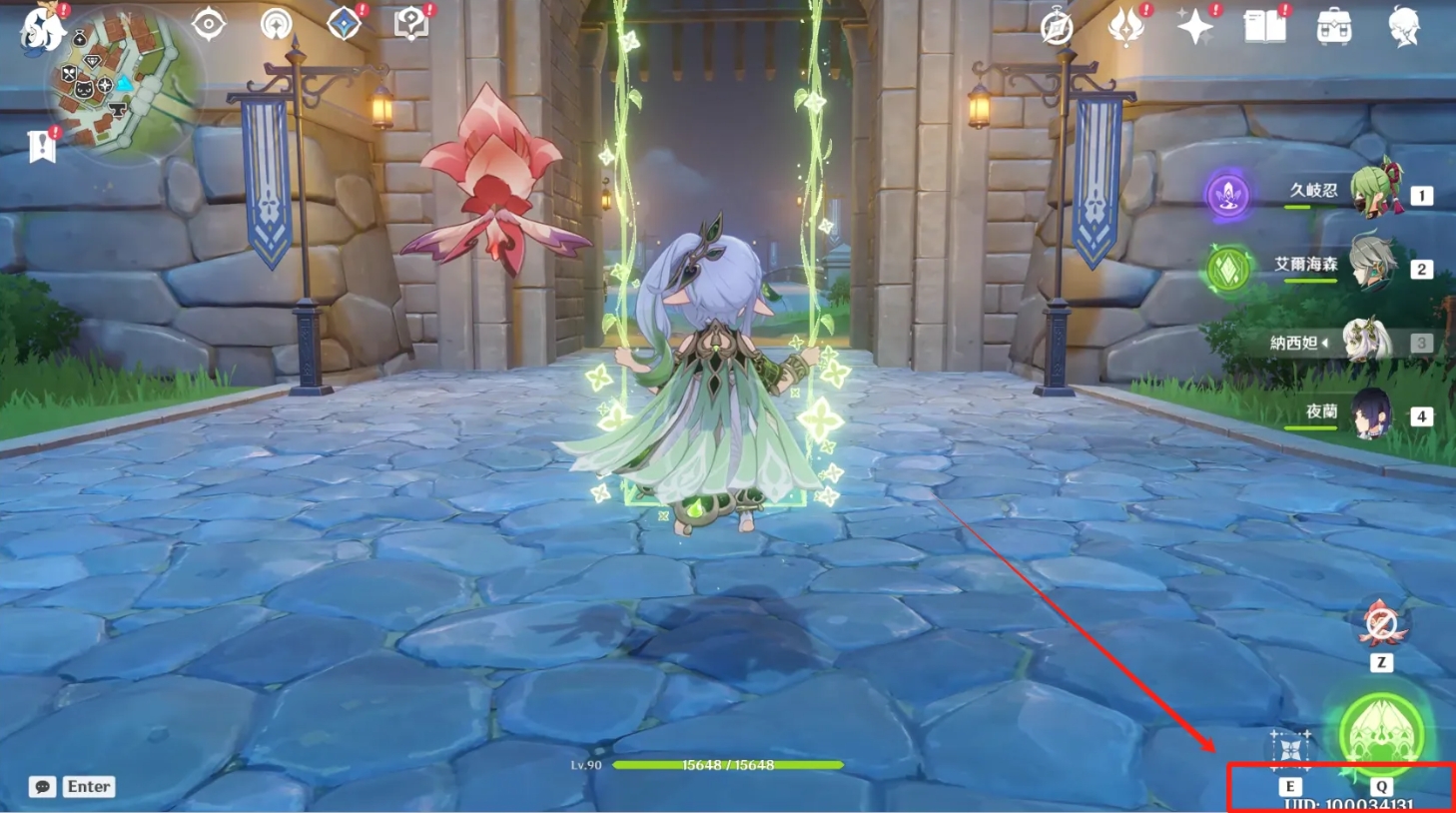Open the quest bookmark icon below the minimap
The height and width of the screenshot is (813, 1456).
(42, 146)
